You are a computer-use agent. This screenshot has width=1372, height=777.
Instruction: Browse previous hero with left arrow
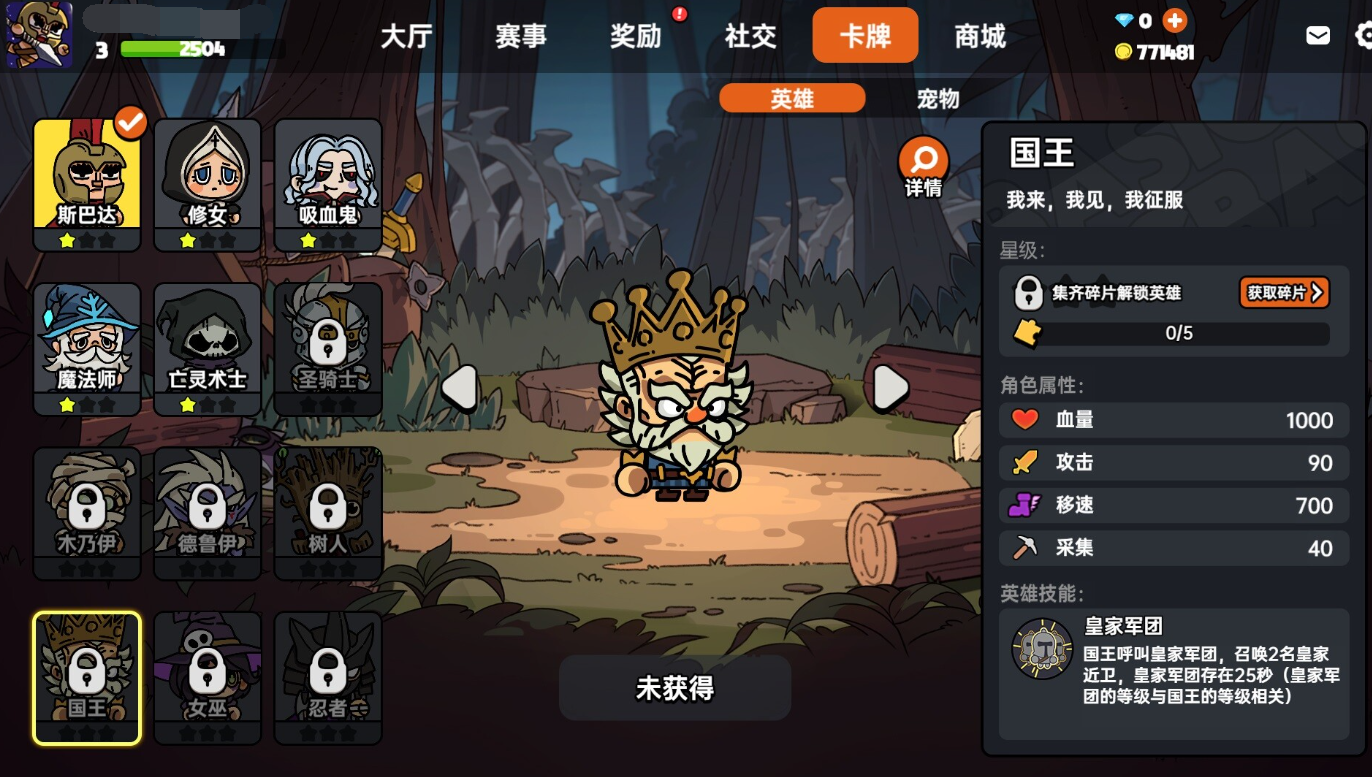point(460,388)
